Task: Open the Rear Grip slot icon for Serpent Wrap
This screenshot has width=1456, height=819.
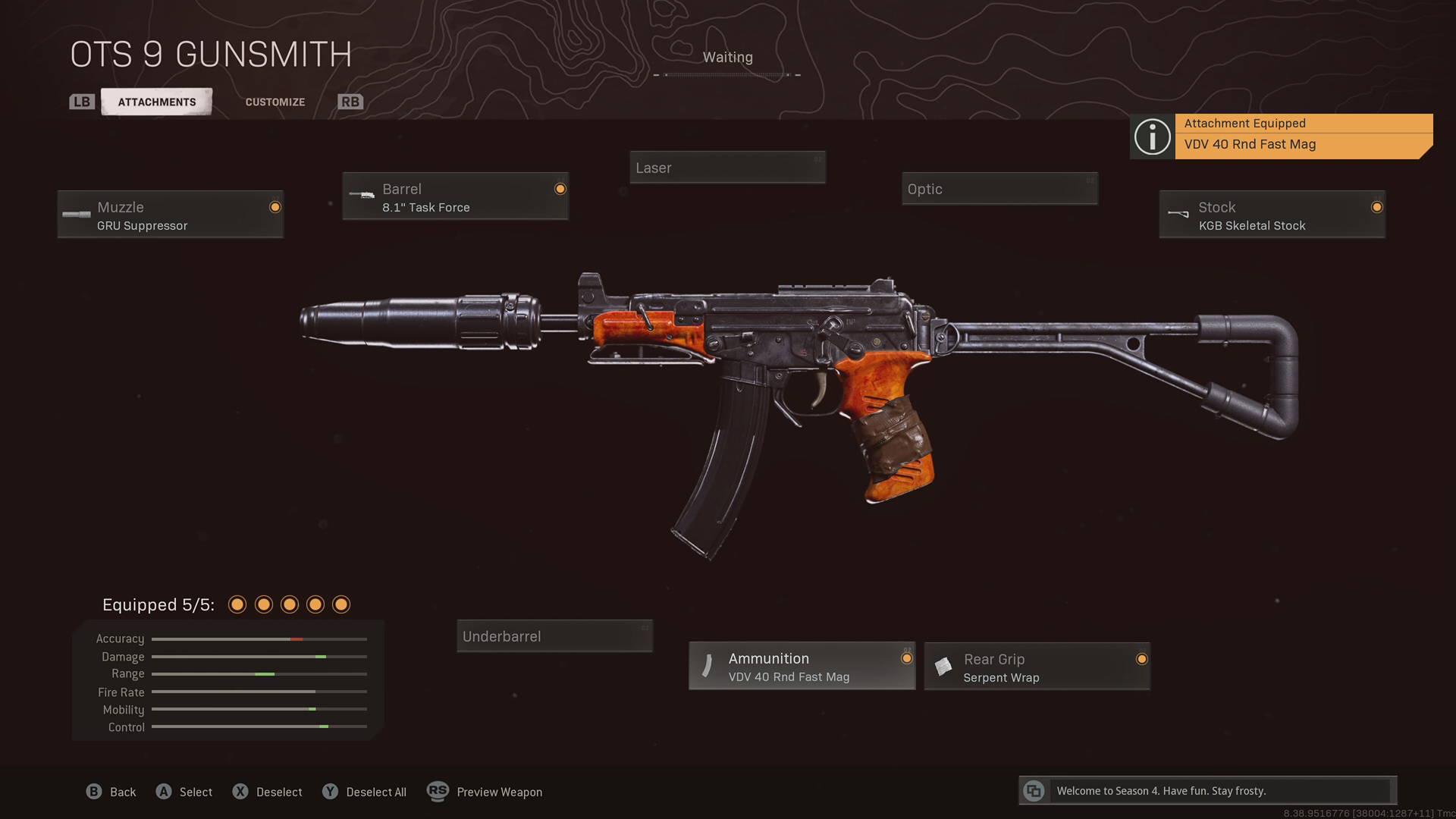Action: [944, 667]
